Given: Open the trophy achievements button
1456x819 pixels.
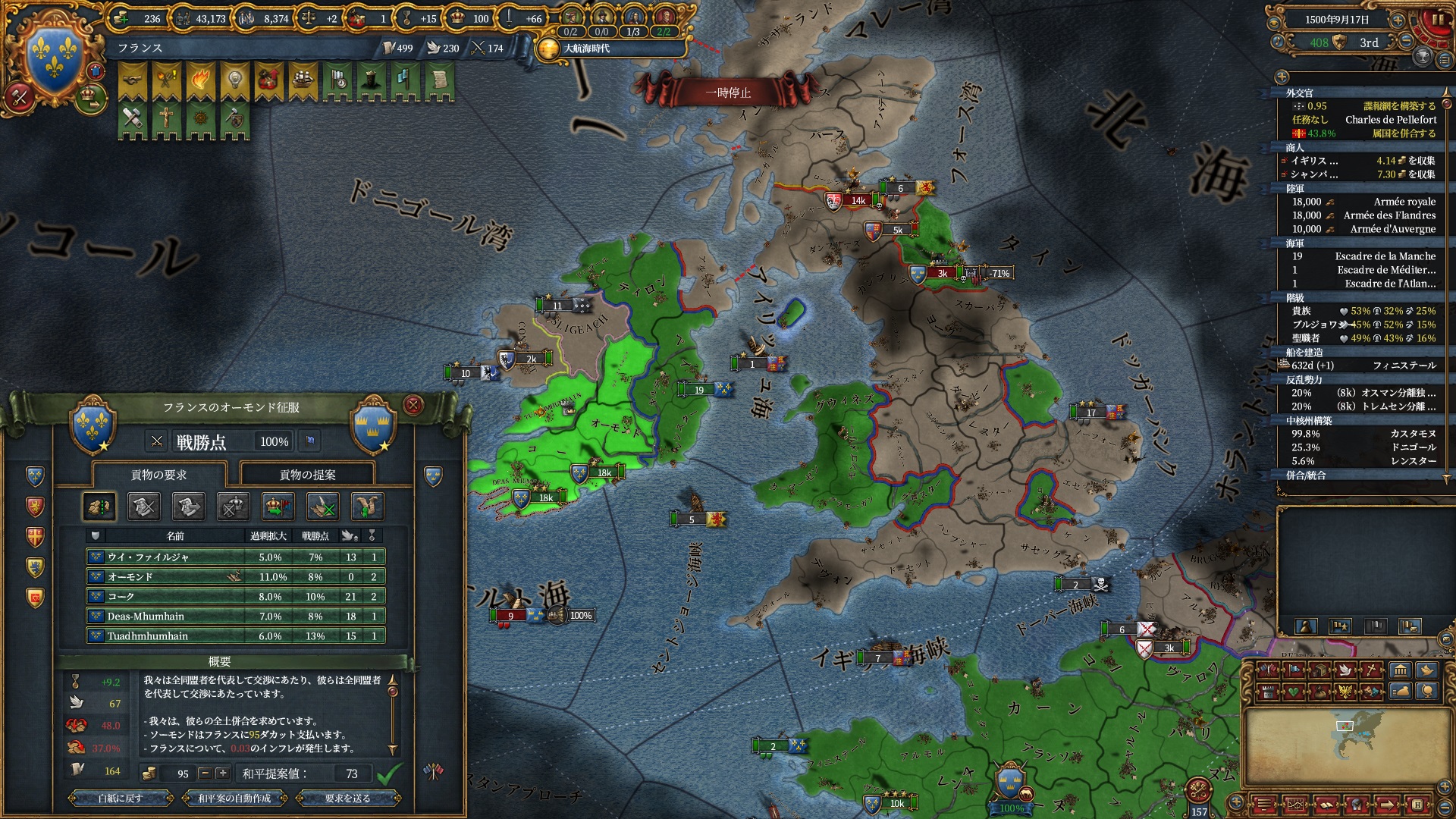Looking at the screenshot, I should point(1423,56).
